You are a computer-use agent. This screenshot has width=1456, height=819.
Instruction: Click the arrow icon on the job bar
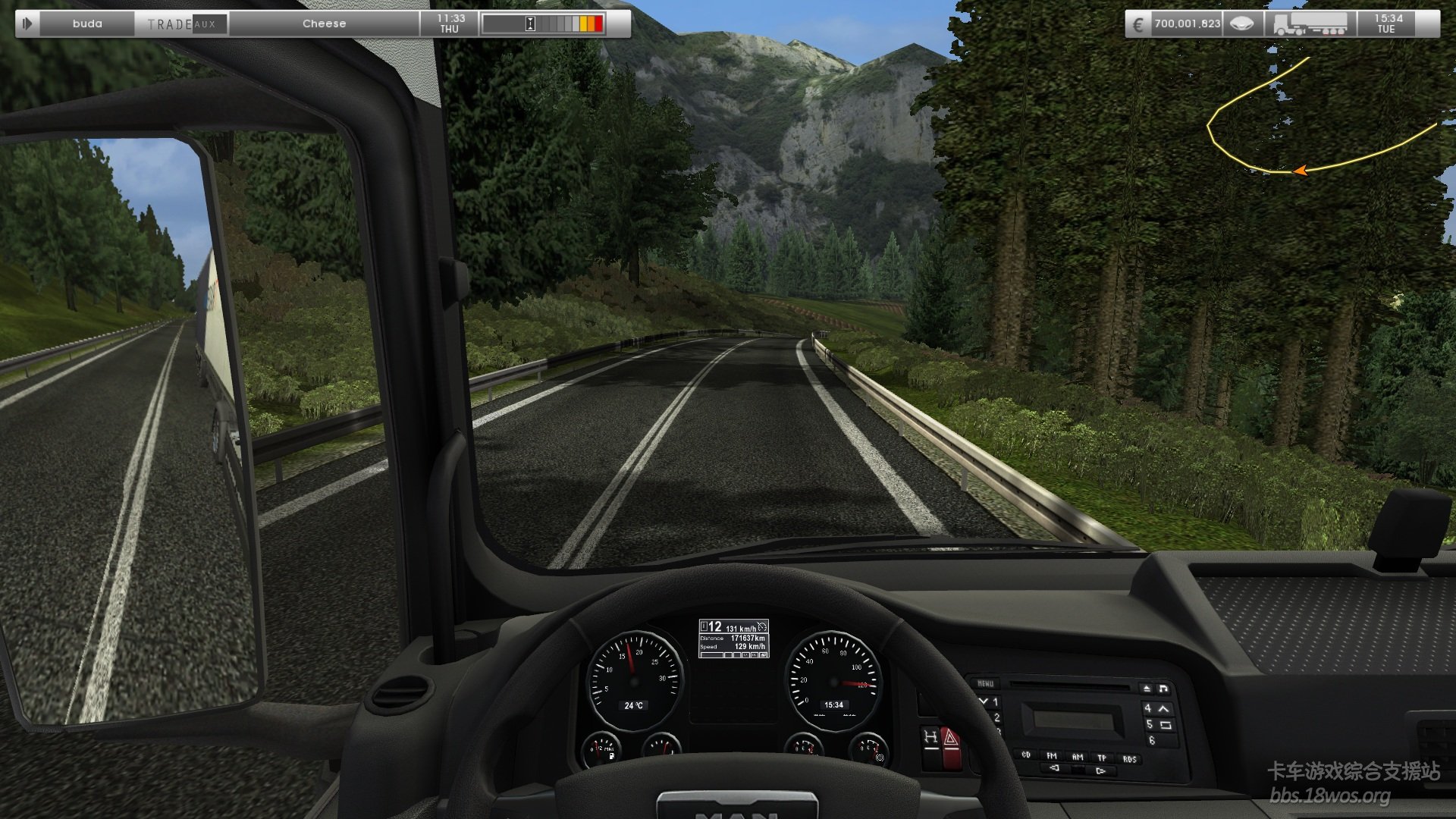(x=27, y=24)
